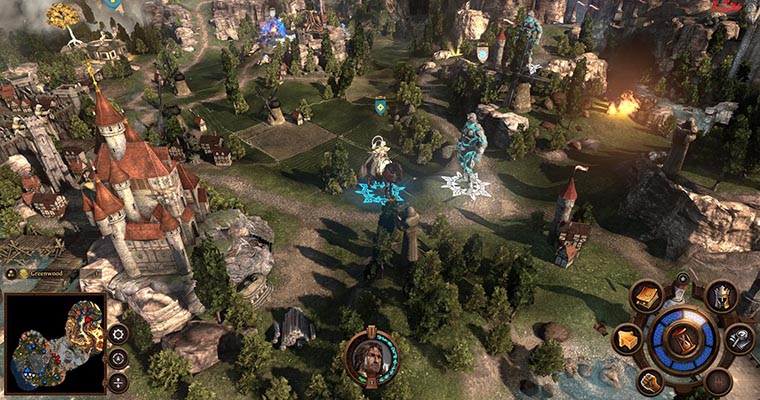Screen dimensions: 760x400
Task: Click the minimap compass button
Action: tap(118, 358)
